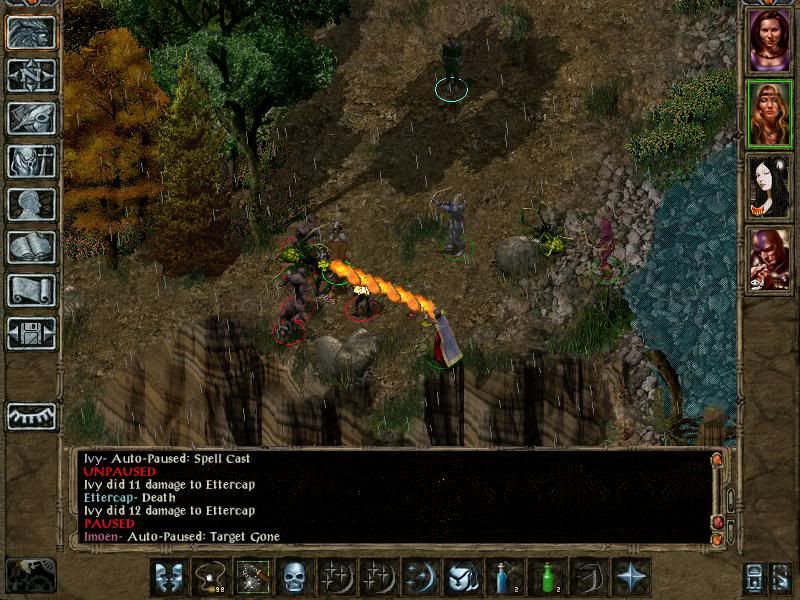The image size is (800, 600).
Task: Open the options floppy disk menu
Action: (31, 333)
